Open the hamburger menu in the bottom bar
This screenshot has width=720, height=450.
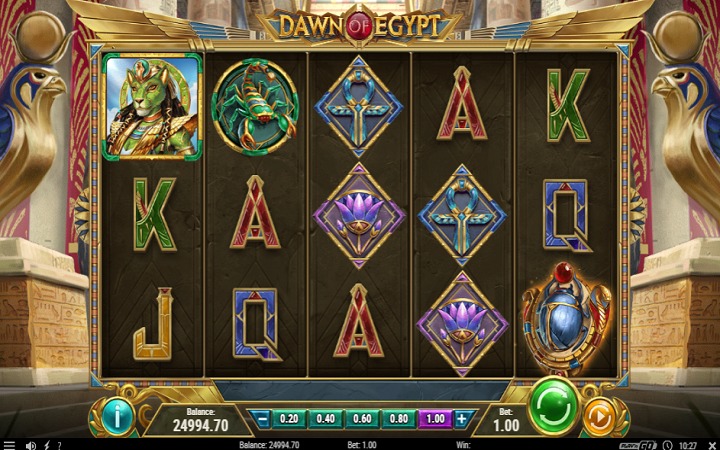[8, 444]
